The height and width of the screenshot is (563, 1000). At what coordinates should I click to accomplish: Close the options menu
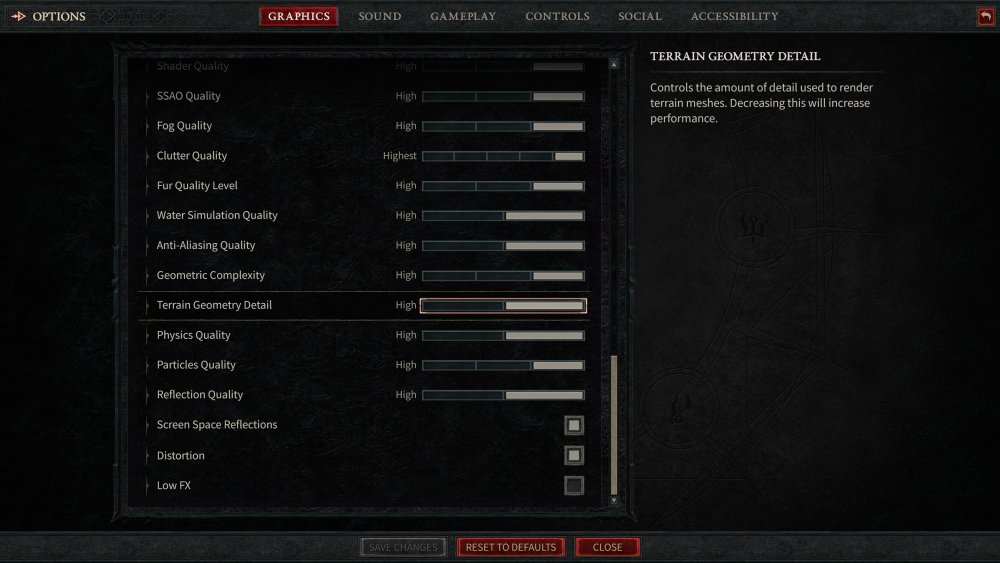[x=607, y=547]
